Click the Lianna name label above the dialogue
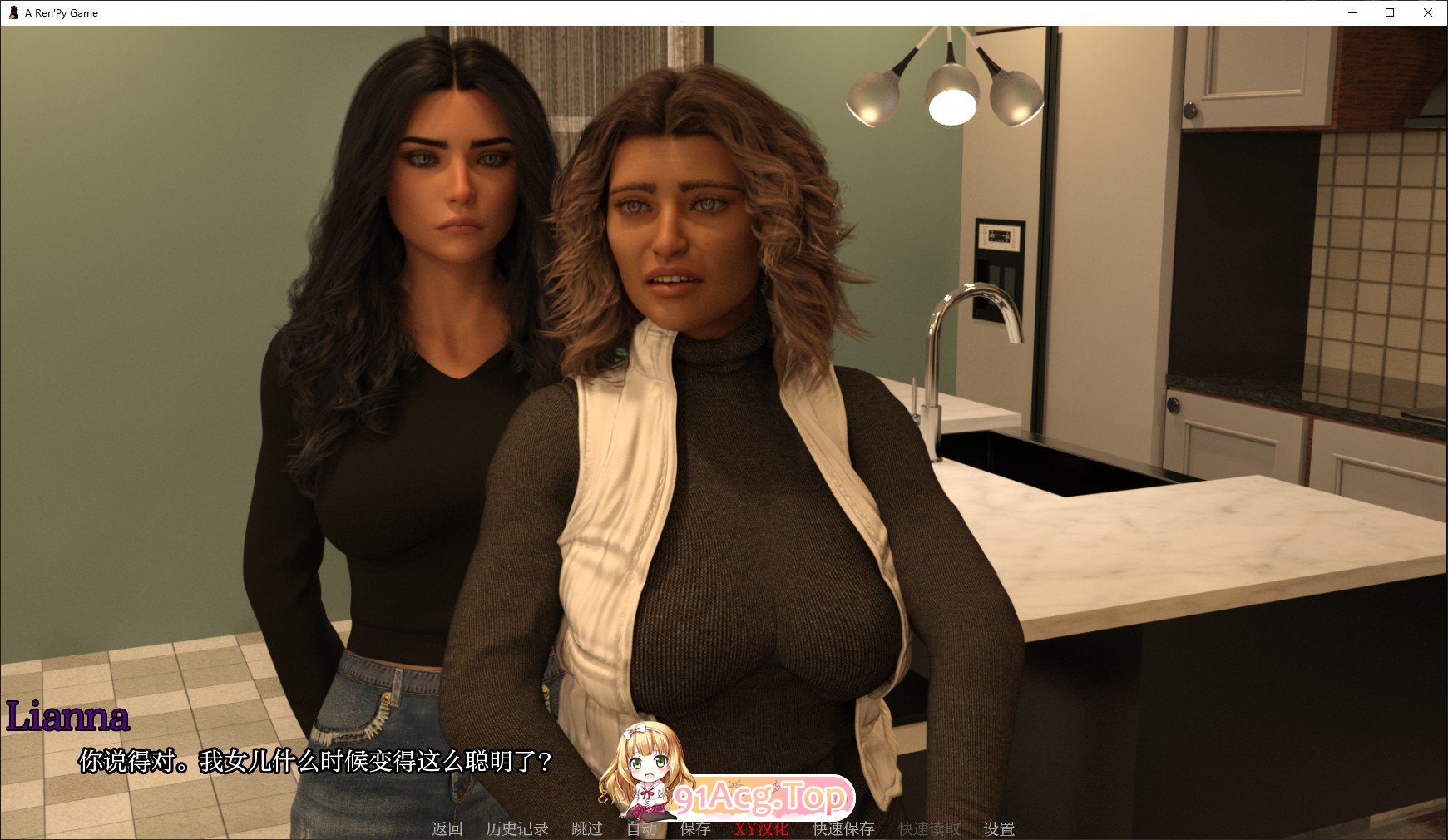This screenshot has width=1448, height=840. pyautogui.click(x=67, y=716)
